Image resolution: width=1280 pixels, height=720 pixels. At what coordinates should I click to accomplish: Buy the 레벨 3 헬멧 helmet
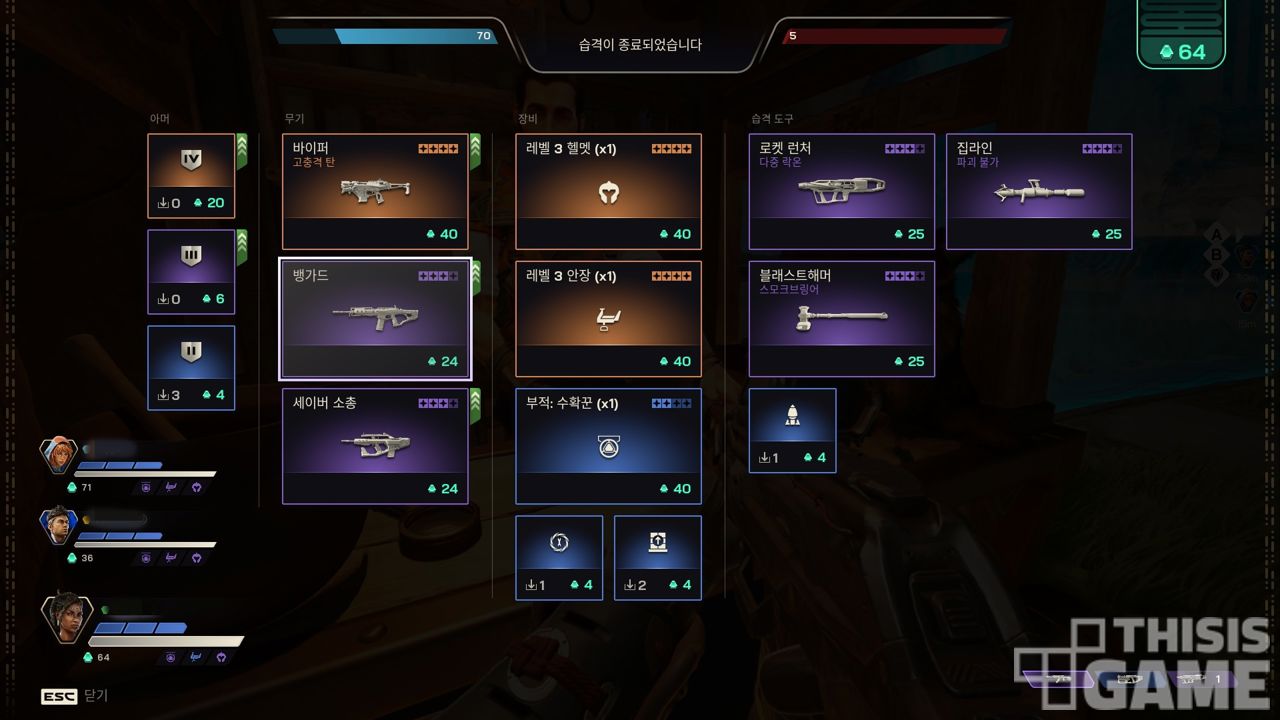tap(608, 191)
